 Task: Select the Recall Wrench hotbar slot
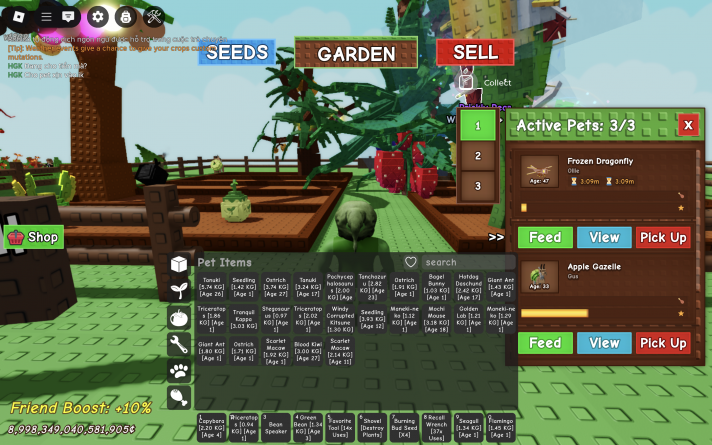tap(436, 427)
